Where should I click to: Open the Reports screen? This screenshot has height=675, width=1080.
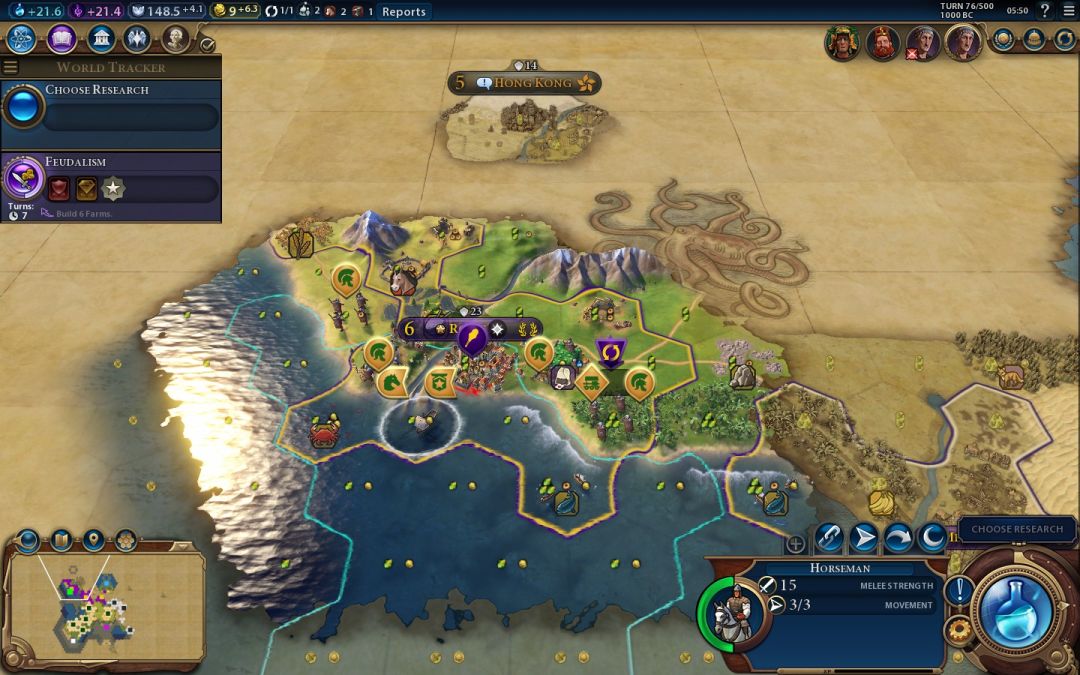pos(404,12)
